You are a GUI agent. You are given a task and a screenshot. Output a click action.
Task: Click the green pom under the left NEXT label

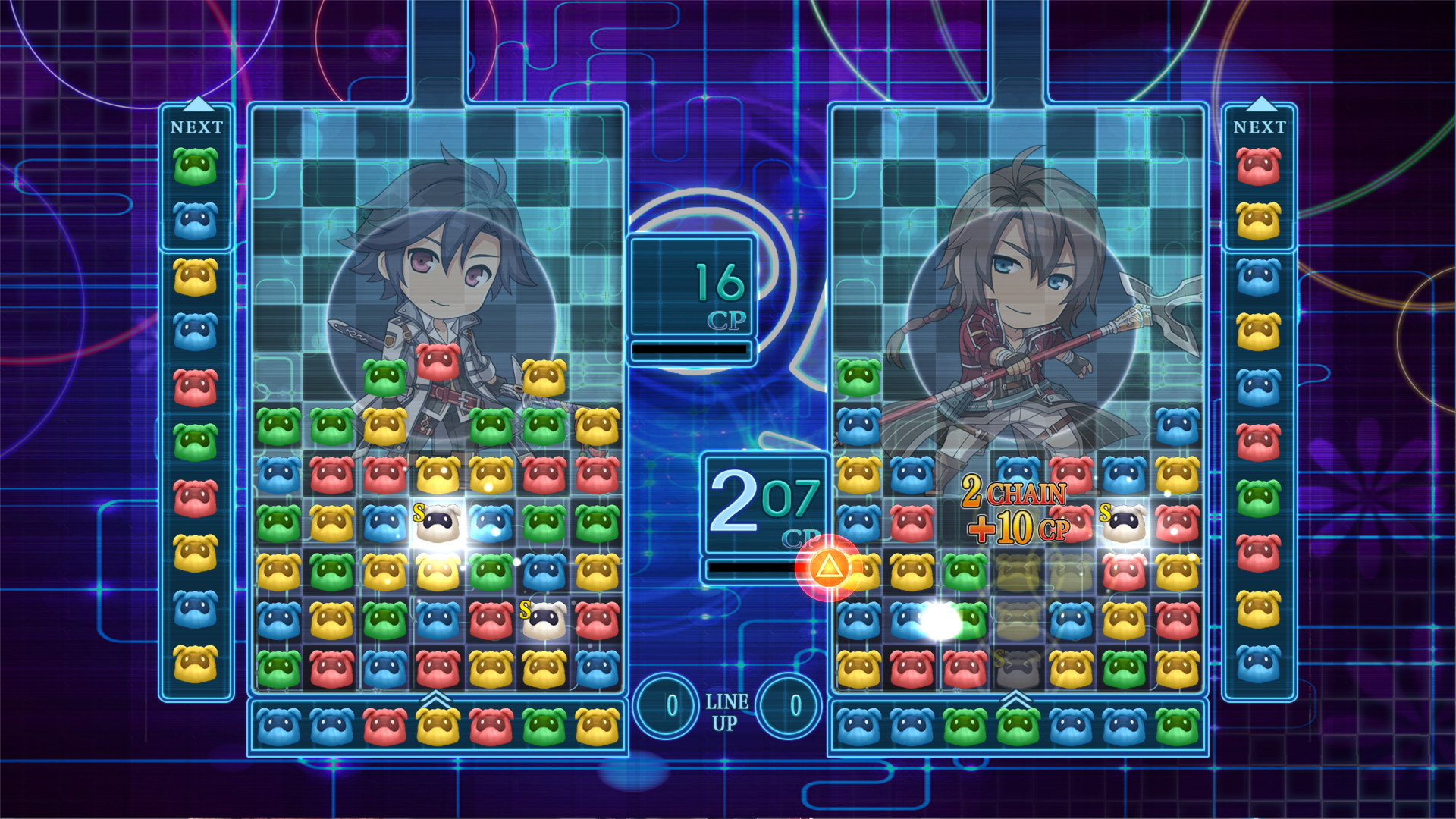(196, 166)
